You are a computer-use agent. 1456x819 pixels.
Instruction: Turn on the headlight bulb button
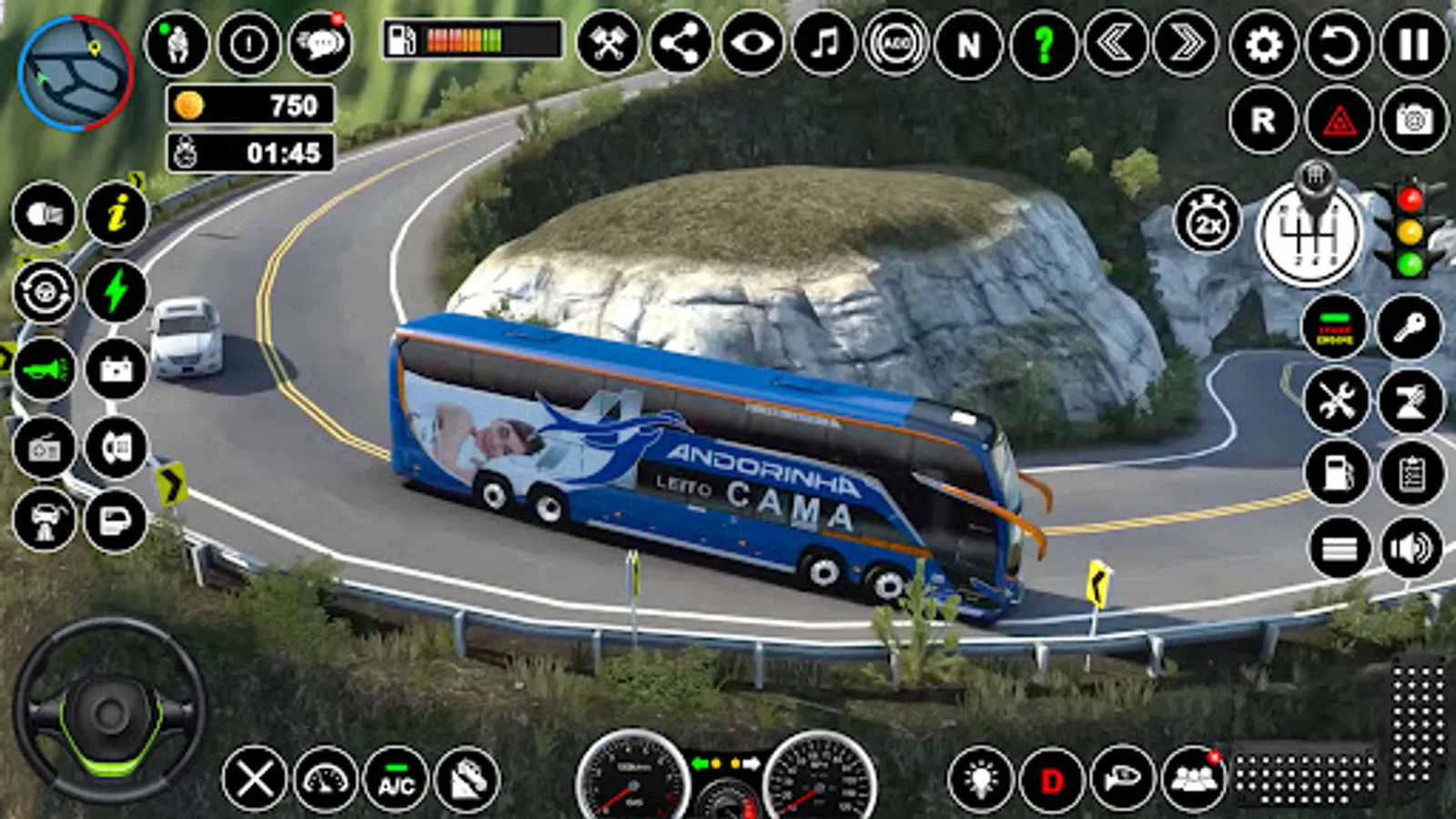click(x=980, y=780)
